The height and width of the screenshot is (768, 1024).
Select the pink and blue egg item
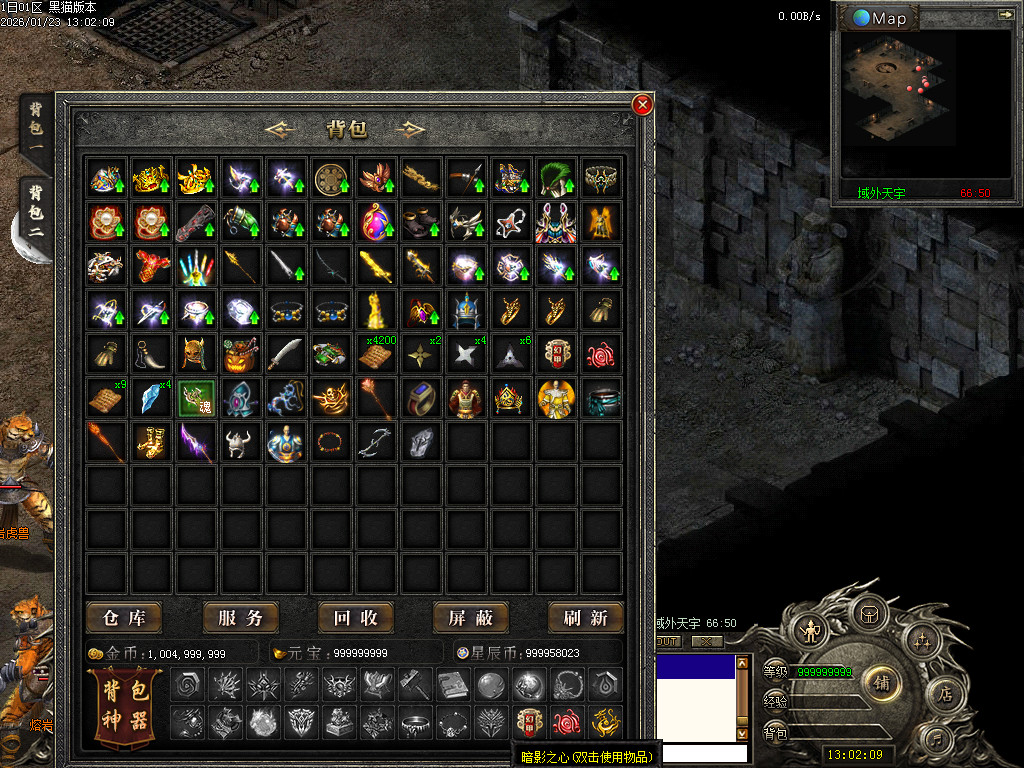click(376, 222)
